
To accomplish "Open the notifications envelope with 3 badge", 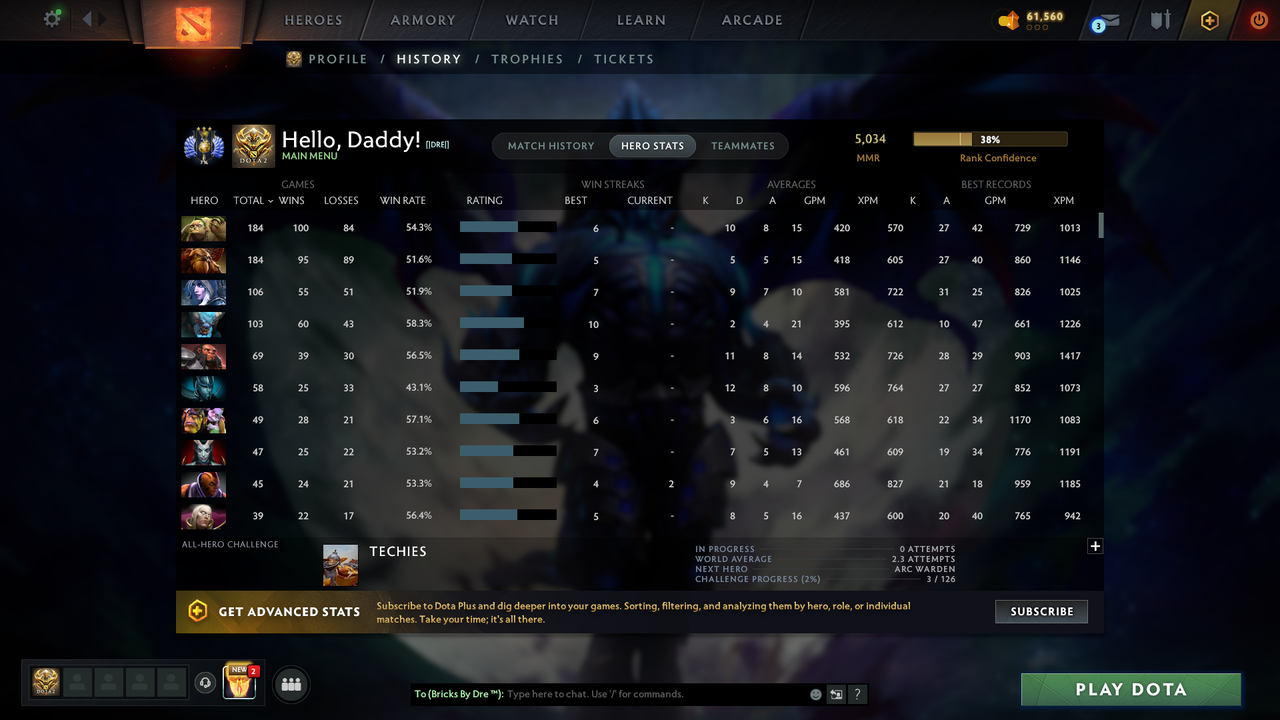I will [x=1106, y=20].
